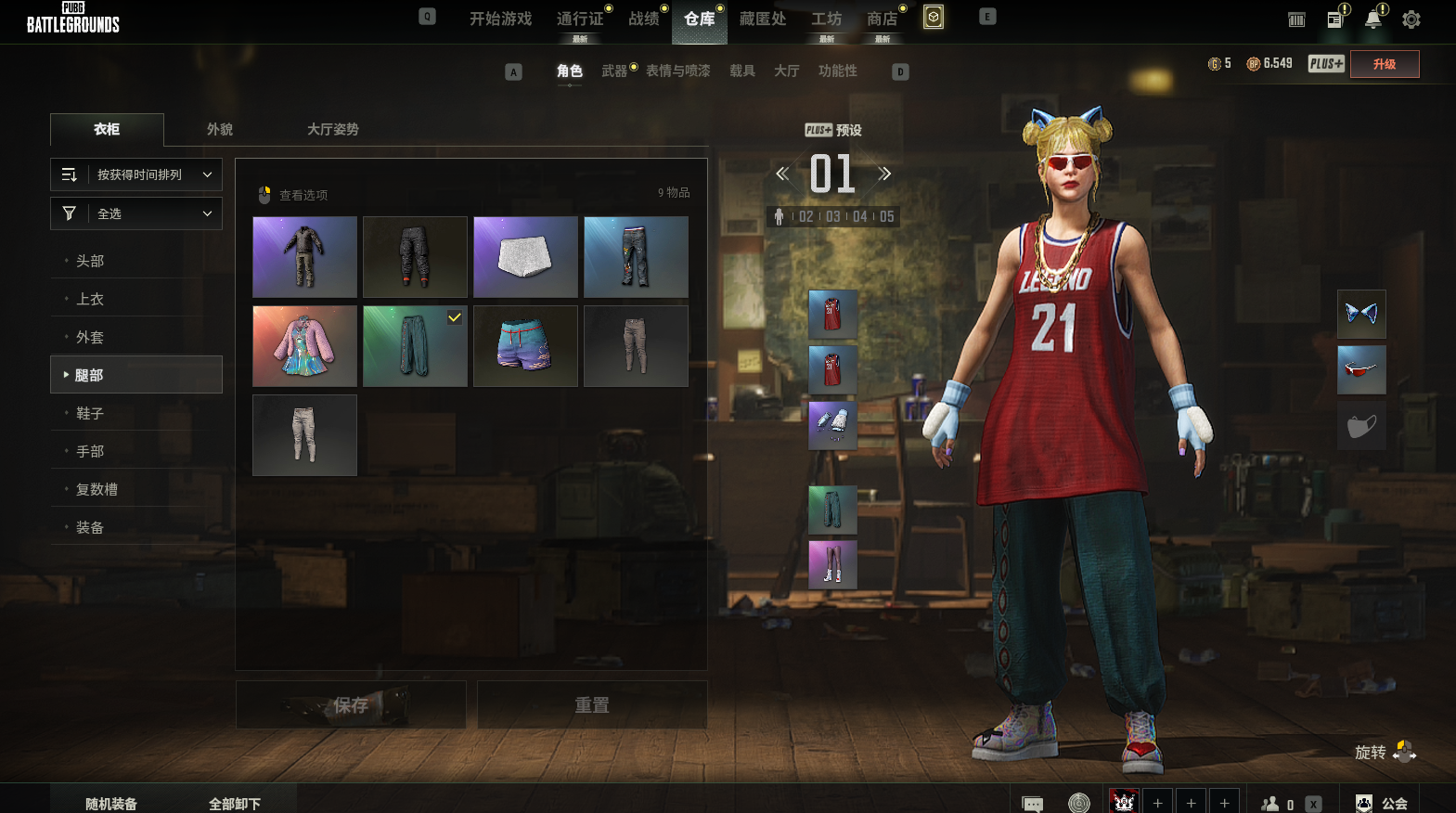Open the settings gear icon
The image size is (1456, 813).
pyautogui.click(x=1411, y=19)
